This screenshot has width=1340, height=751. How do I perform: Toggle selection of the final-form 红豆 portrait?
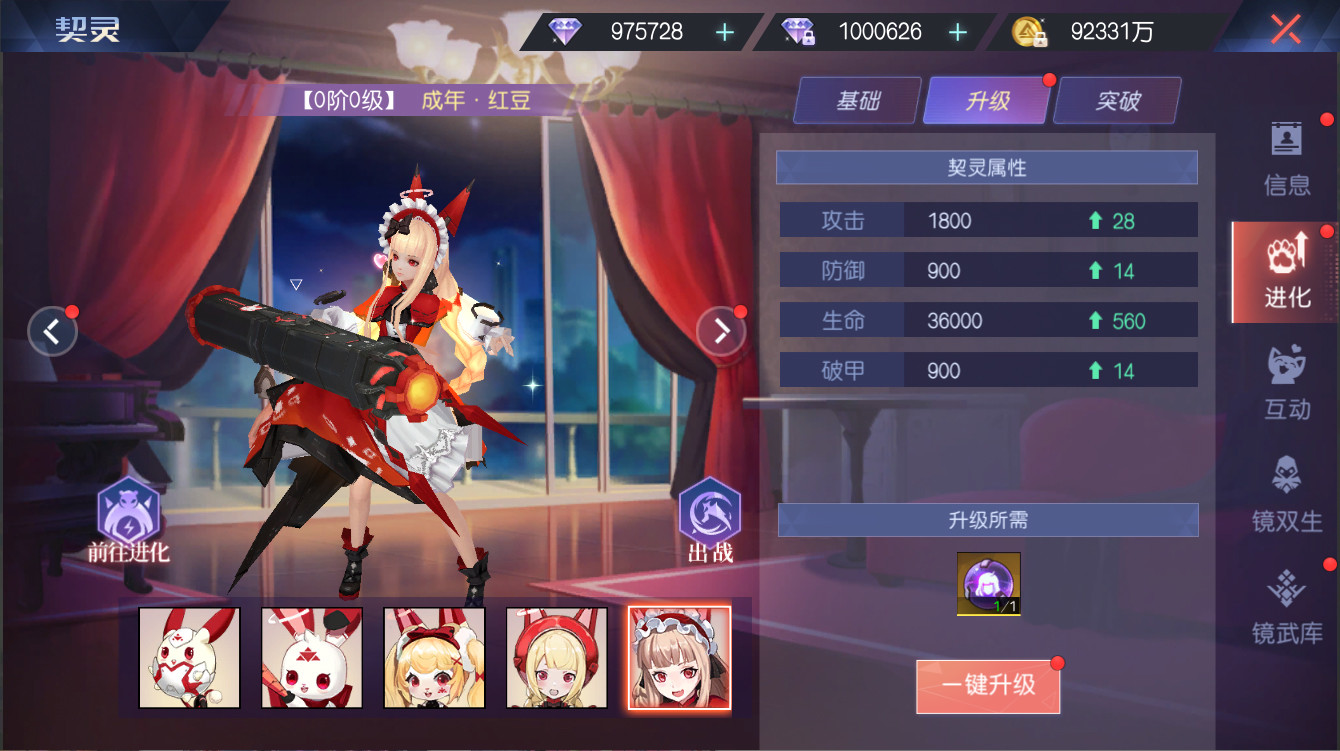coord(680,657)
